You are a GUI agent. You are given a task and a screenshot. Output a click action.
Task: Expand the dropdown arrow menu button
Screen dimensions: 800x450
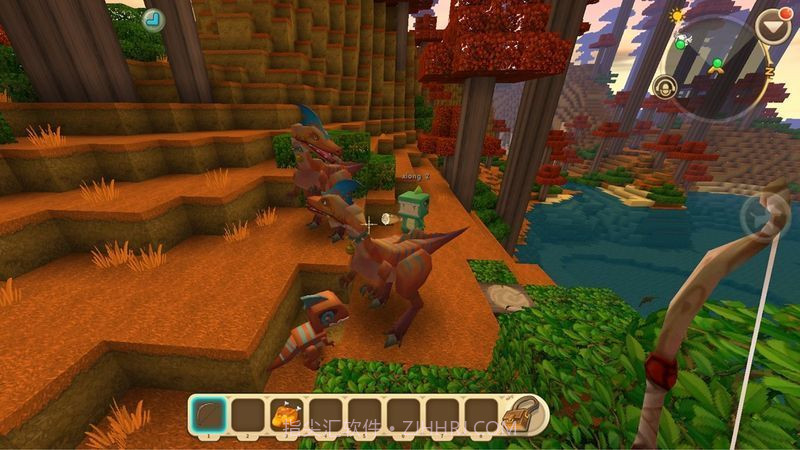point(773,26)
